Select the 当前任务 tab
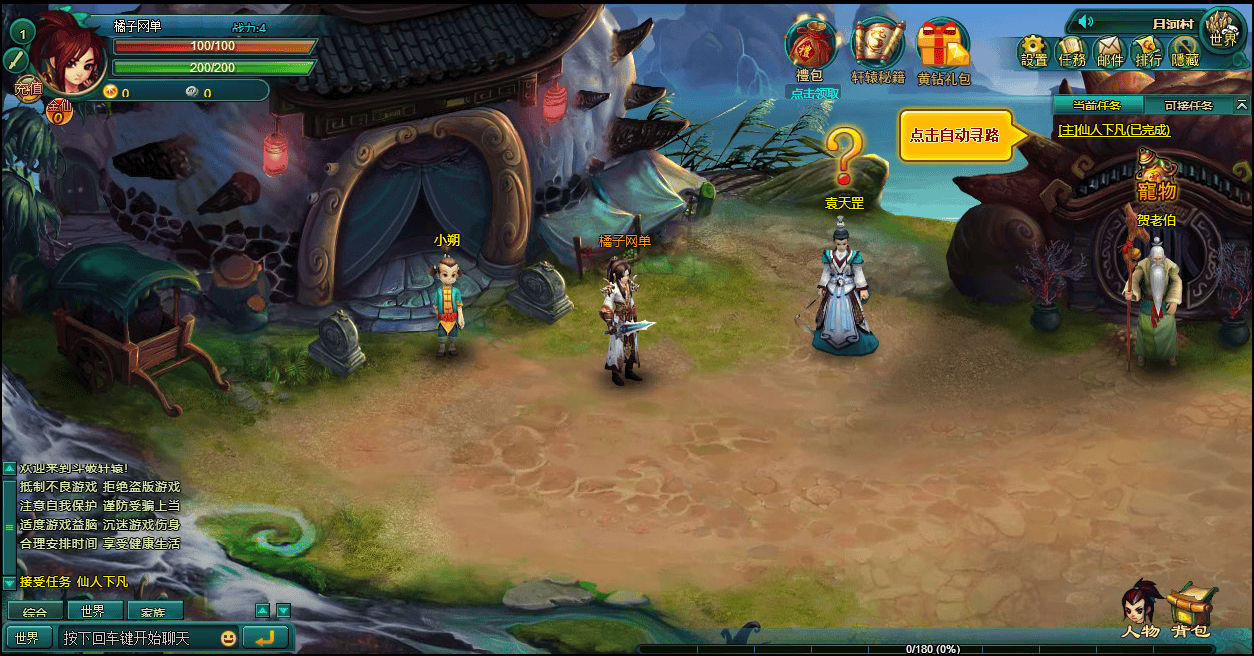The height and width of the screenshot is (656, 1254). [1097, 105]
